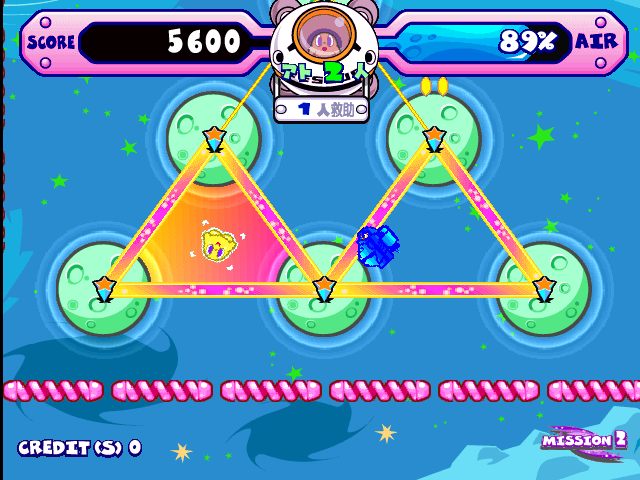Click the astronaut helmet portrait
The width and height of the screenshot is (640, 480).
tap(321, 40)
